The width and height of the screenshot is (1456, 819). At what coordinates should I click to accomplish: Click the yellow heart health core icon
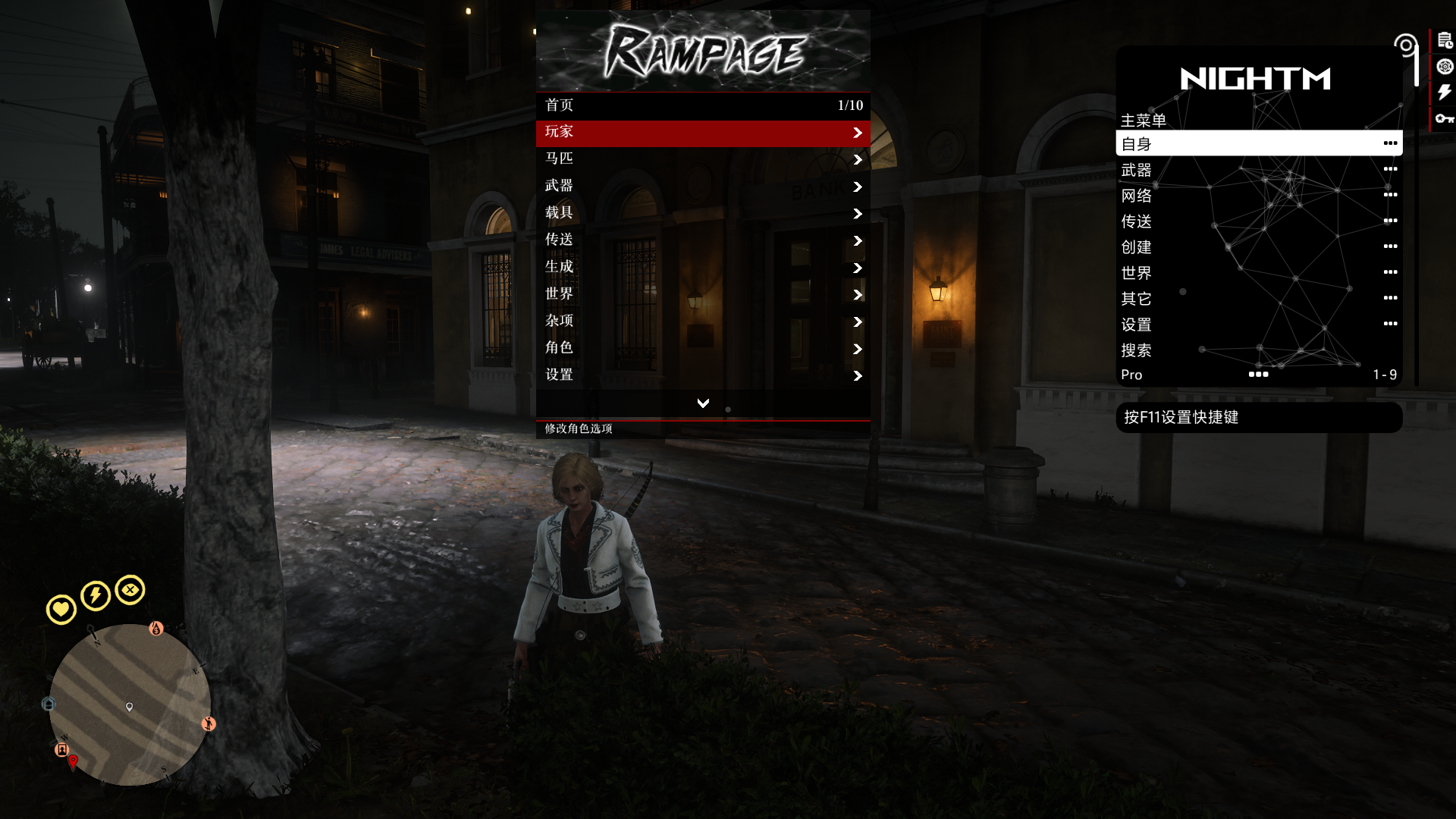coord(61,609)
